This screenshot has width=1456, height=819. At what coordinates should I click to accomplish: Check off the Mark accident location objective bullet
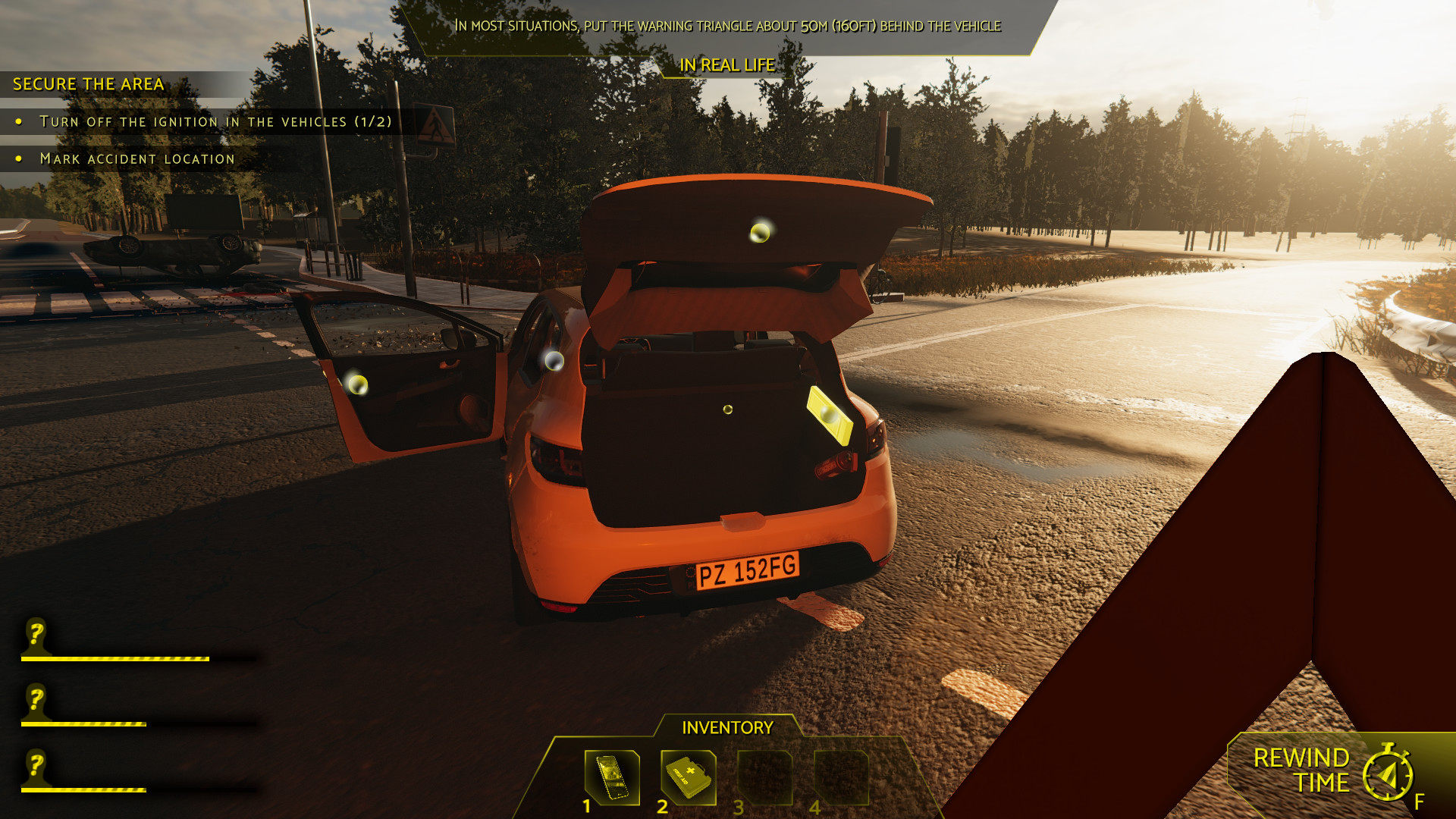(x=18, y=158)
